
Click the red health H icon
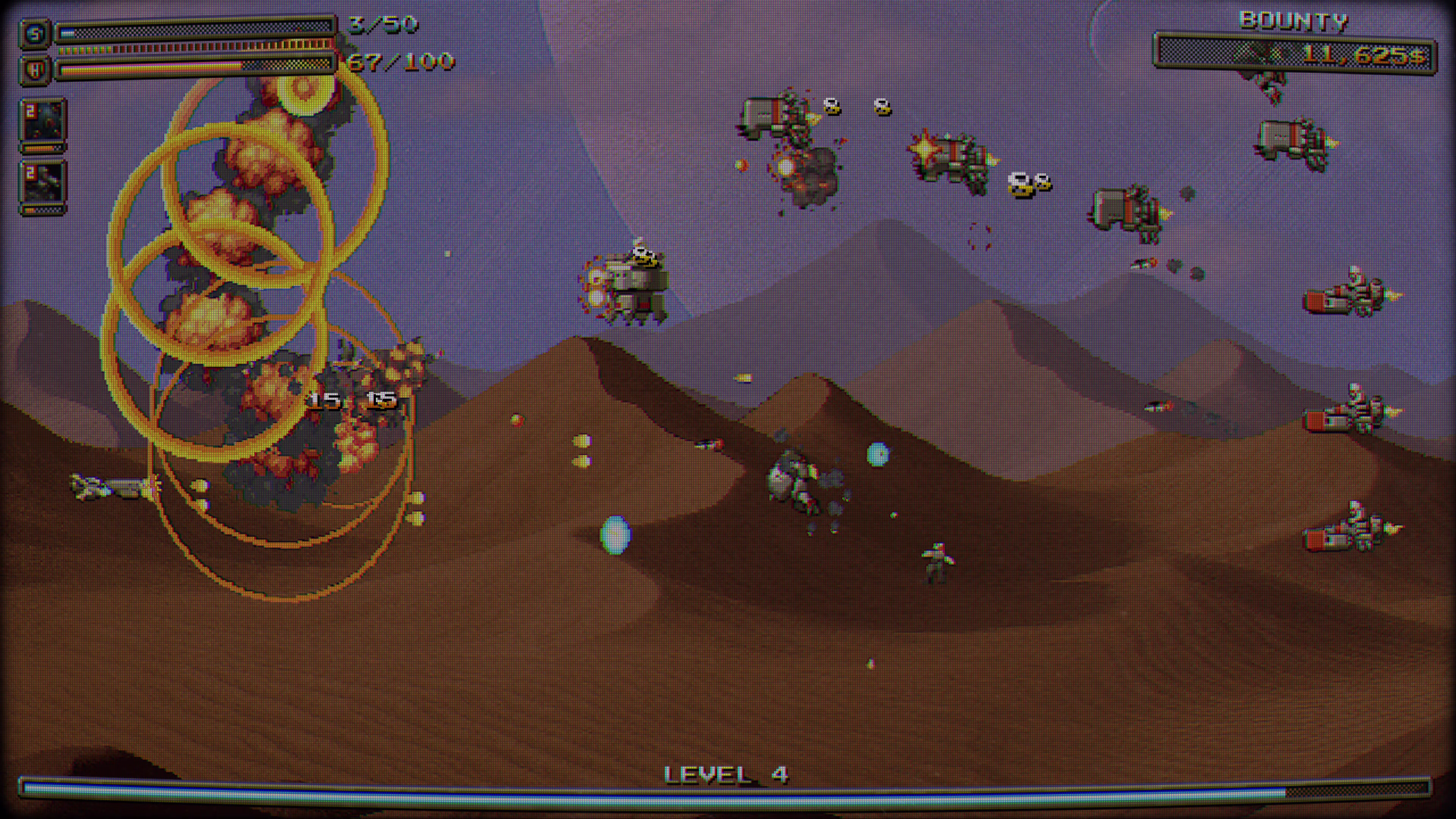(x=35, y=70)
